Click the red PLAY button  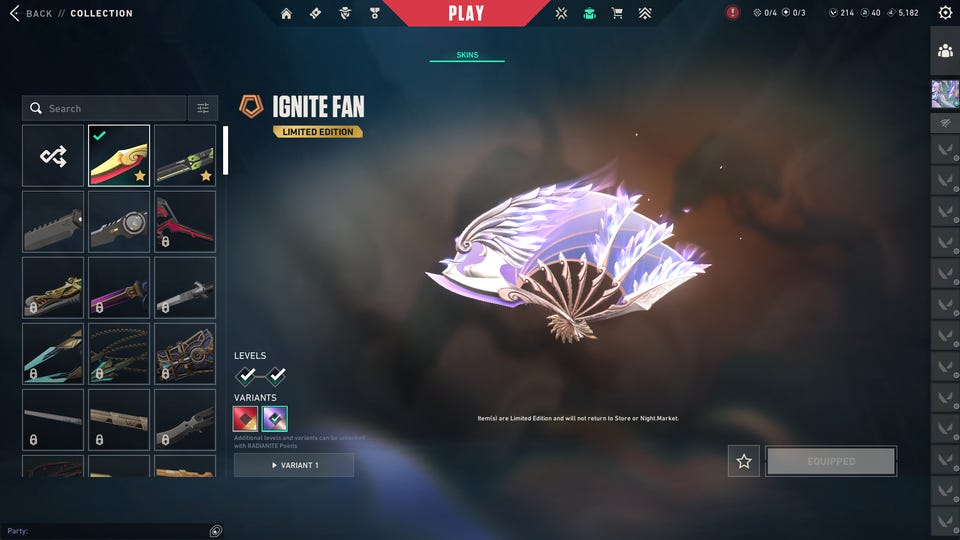point(466,13)
